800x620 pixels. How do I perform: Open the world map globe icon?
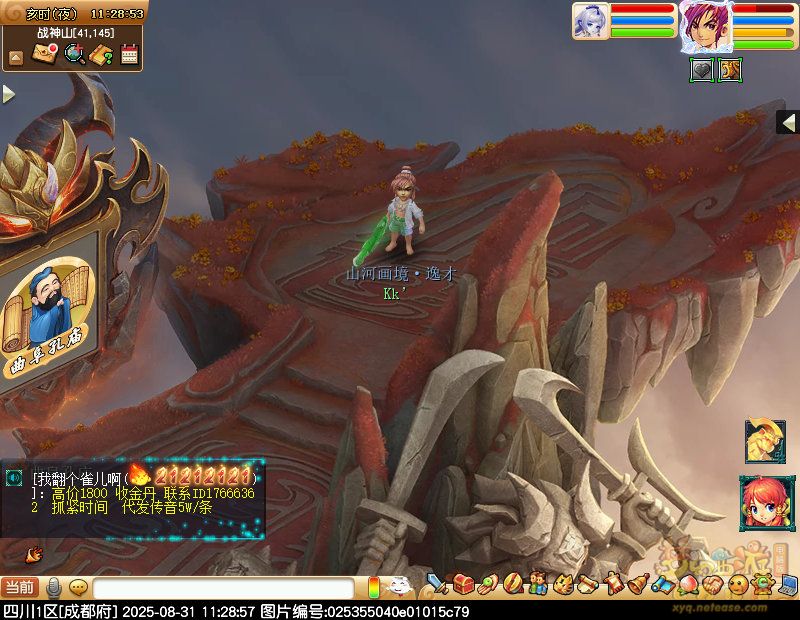[74, 54]
